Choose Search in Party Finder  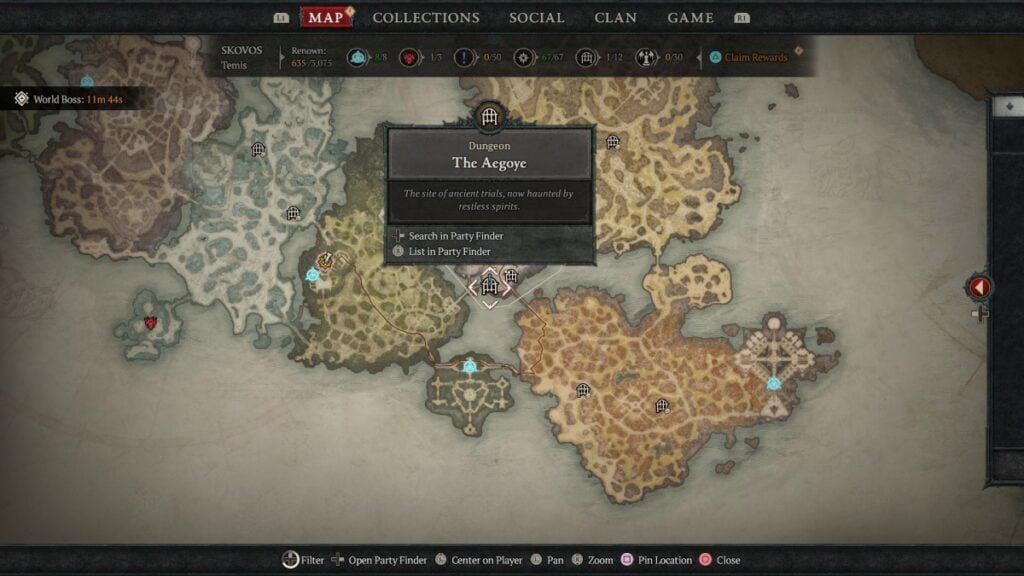pyautogui.click(x=455, y=236)
